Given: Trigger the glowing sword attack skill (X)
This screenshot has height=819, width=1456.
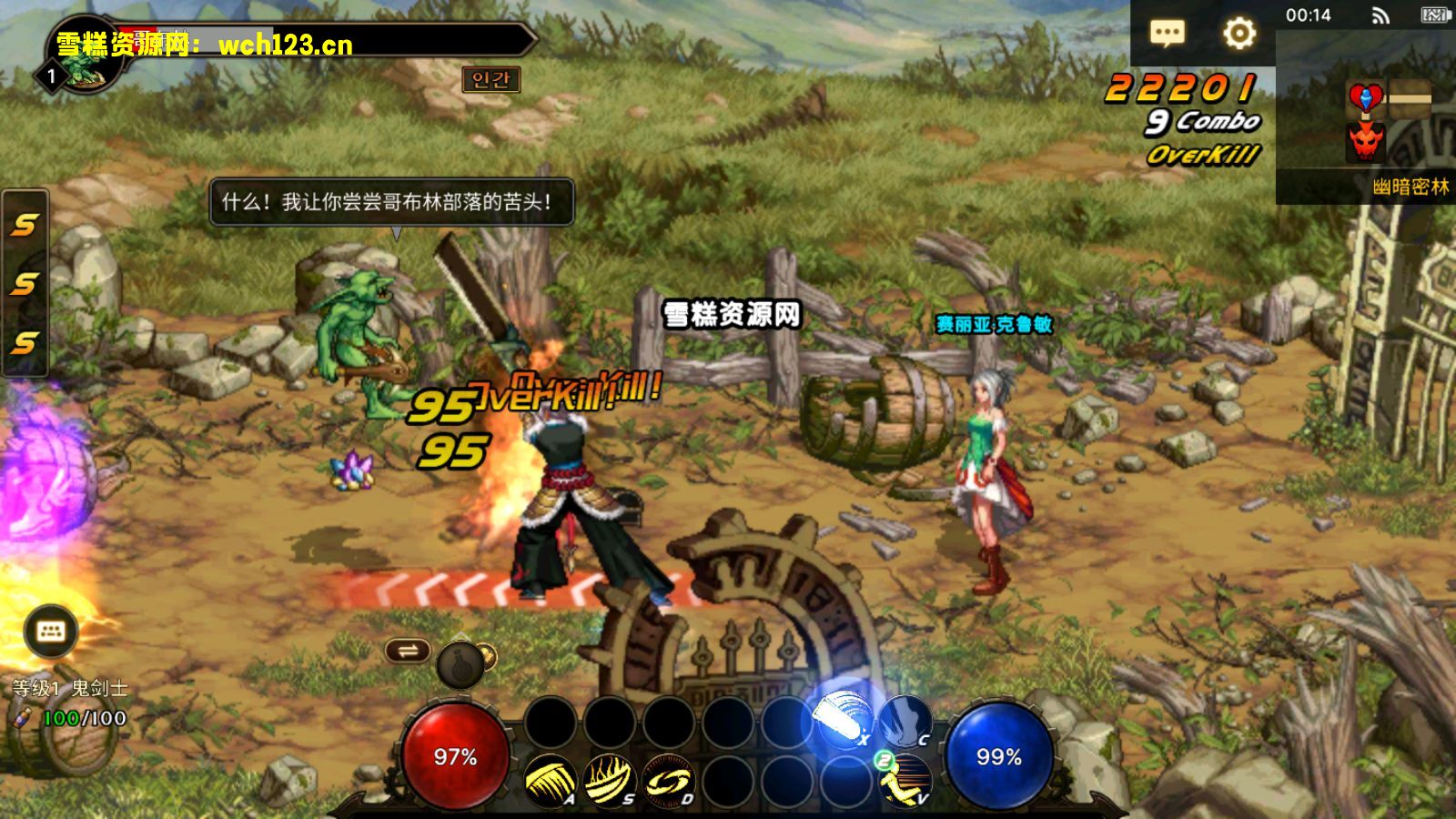Looking at the screenshot, I should [843, 720].
